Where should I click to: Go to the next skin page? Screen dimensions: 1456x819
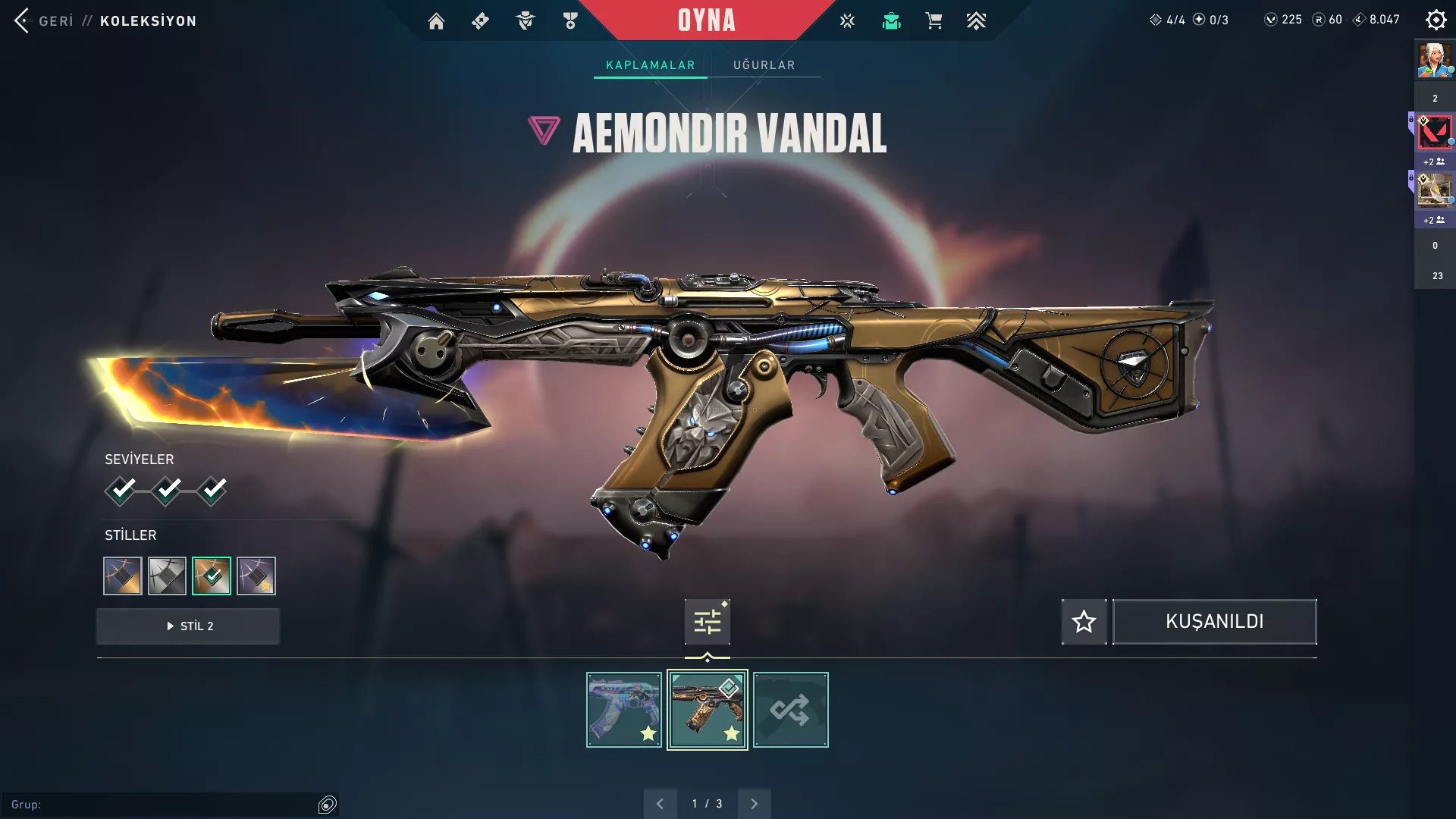tap(754, 804)
